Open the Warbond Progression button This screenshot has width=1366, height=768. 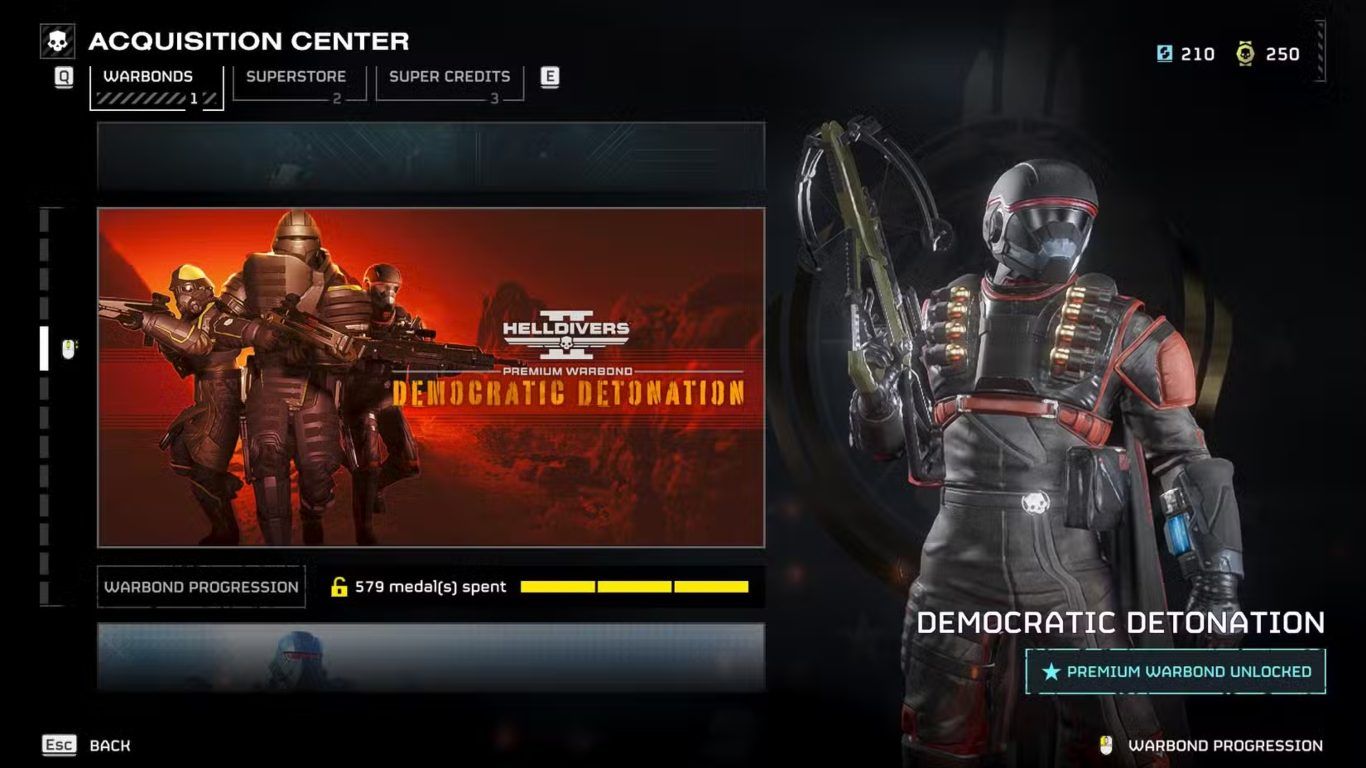pyautogui.click(x=201, y=587)
